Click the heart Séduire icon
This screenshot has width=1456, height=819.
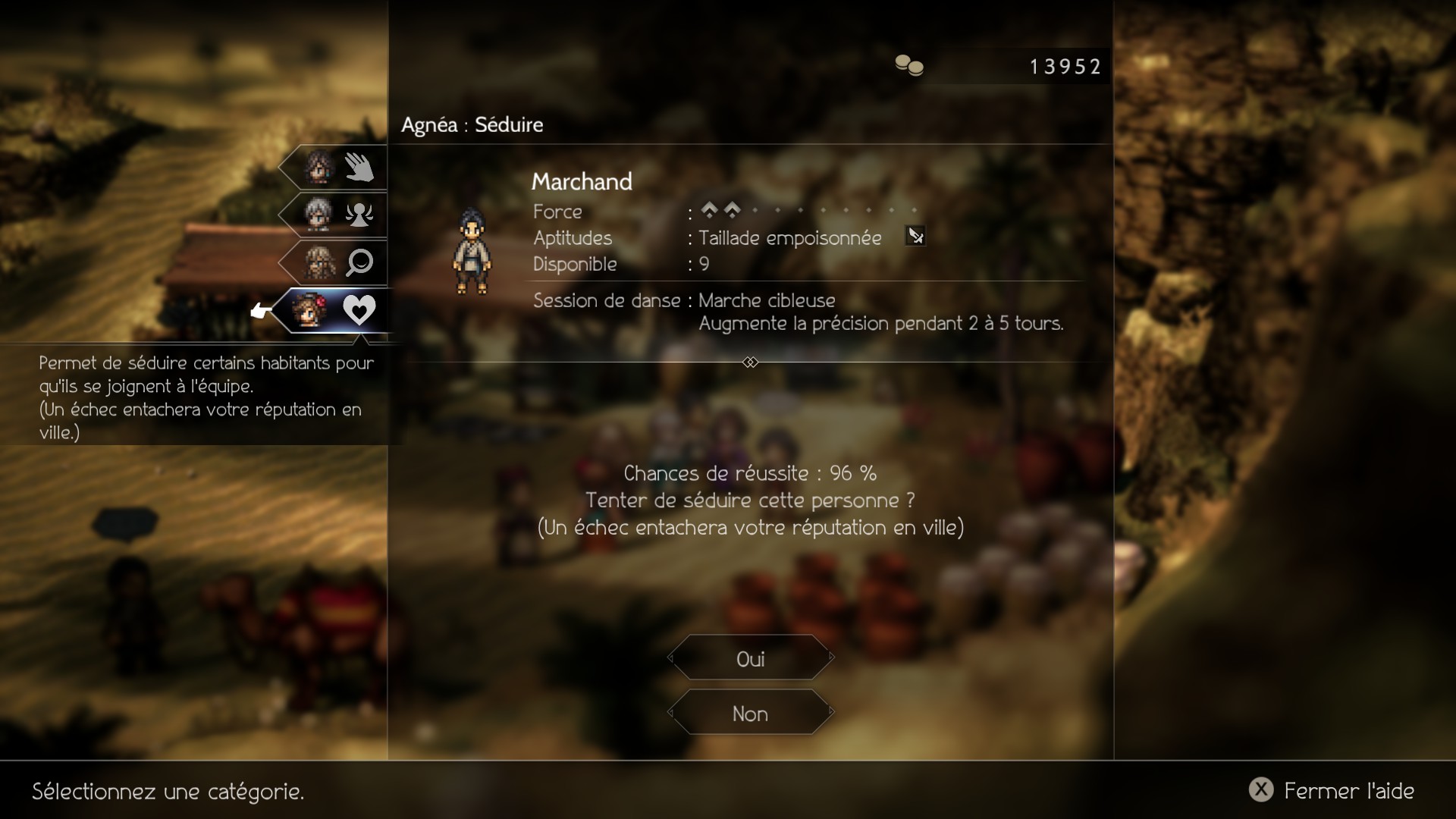tap(359, 310)
